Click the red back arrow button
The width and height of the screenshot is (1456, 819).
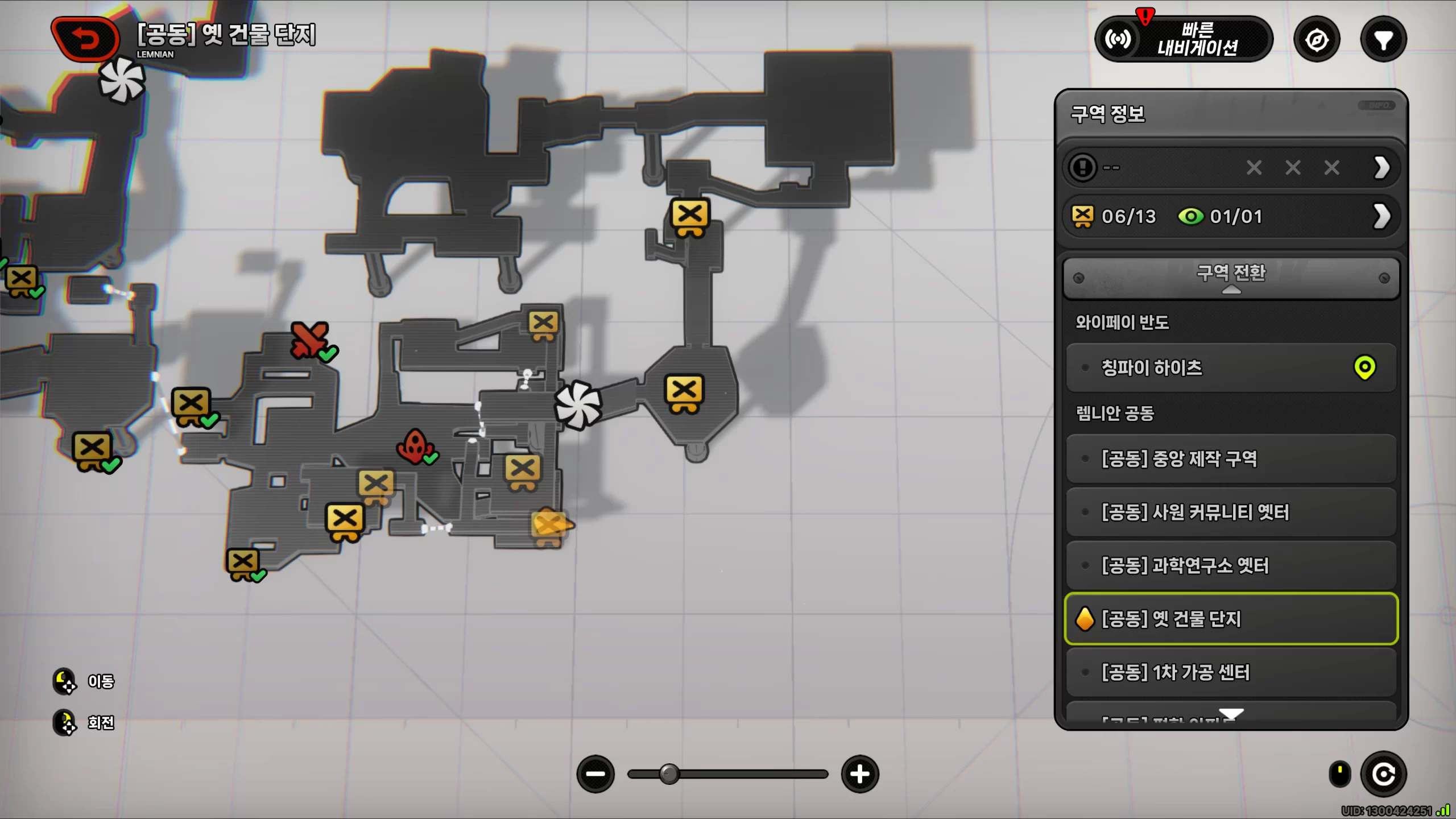coord(85,40)
